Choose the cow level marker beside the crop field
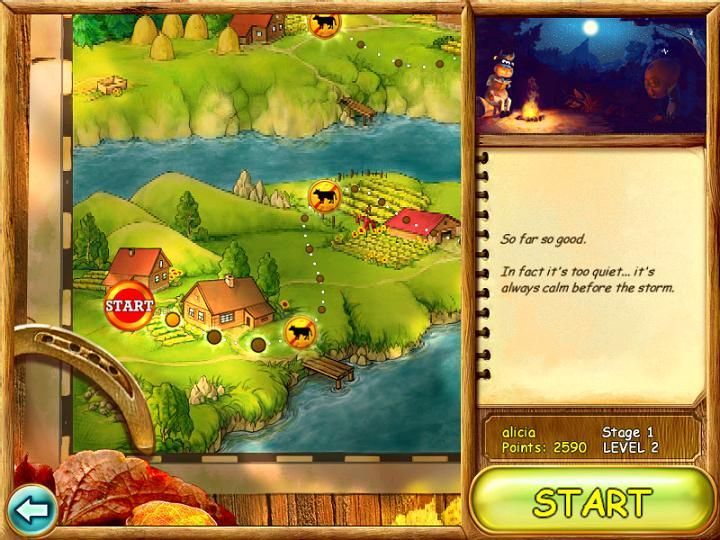The height and width of the screenshot is (540, 720). (324, 196)
